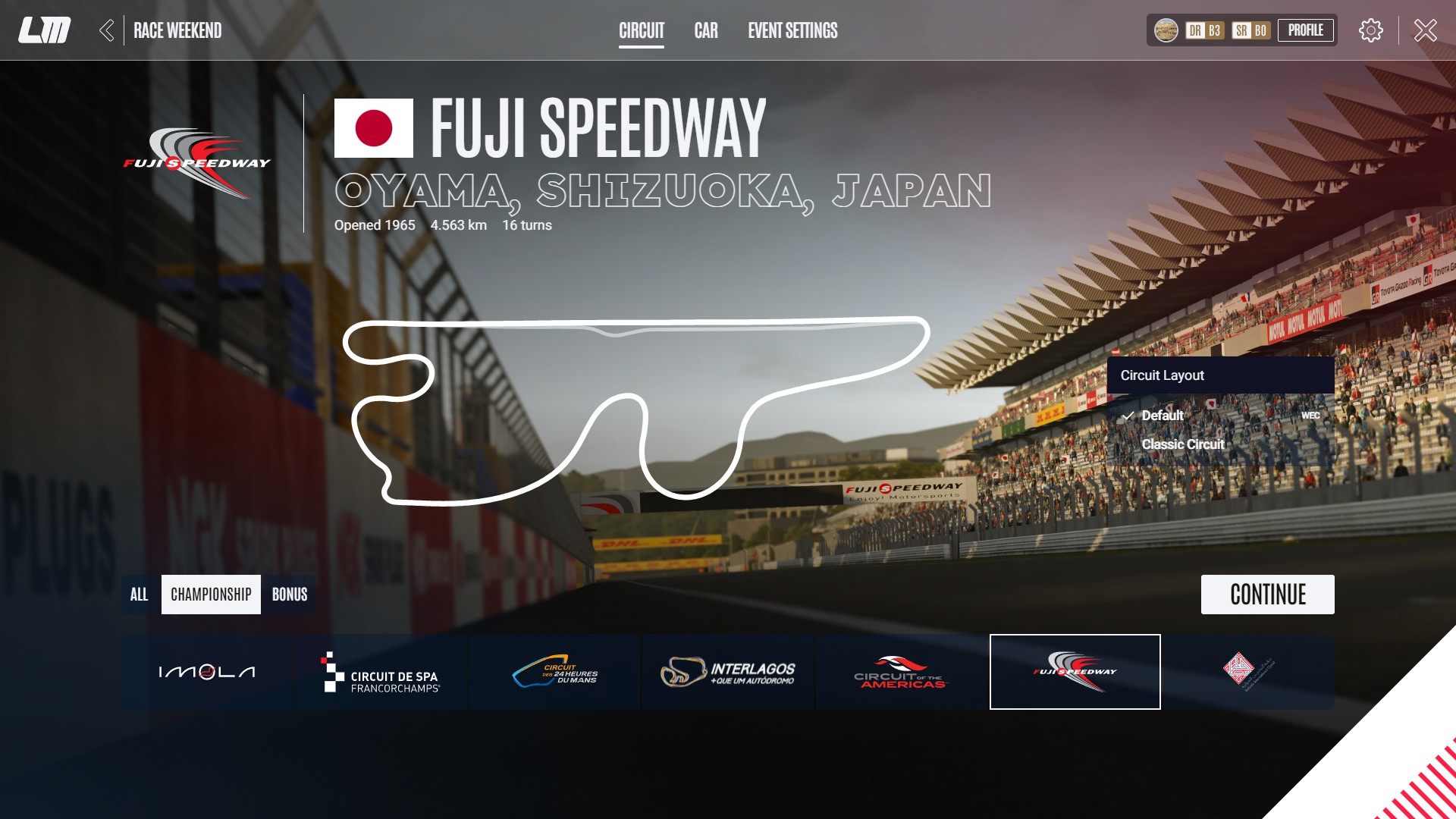Click the highlighted Fuji Speedway thumbnail
Viewport: 1456px width, 819px height.
pos(1074,671)
